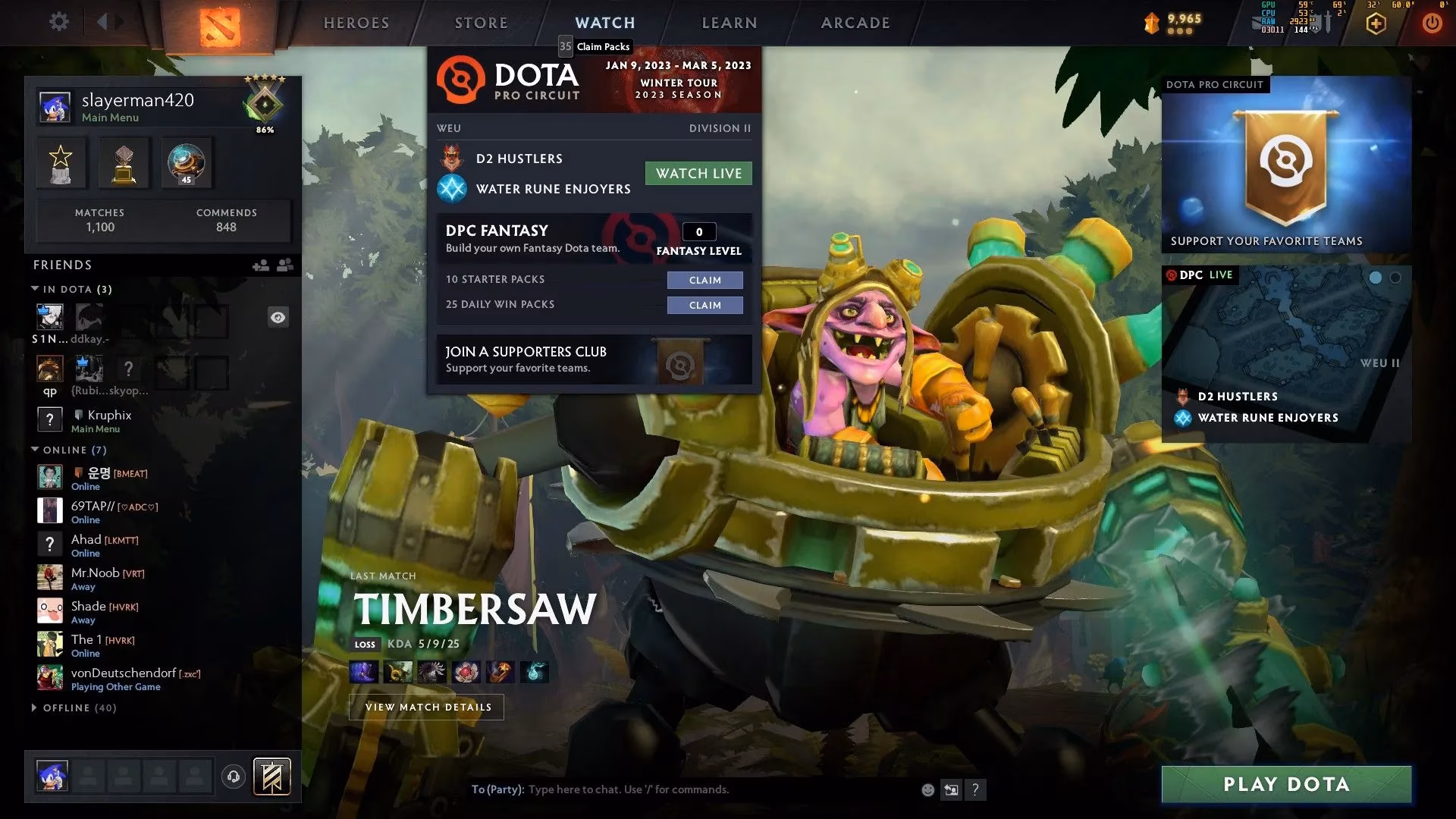Image resolution: width=1456 pixels, height=819 pixels.
Task: Click the power button to exit
Action: [1432, 23]
